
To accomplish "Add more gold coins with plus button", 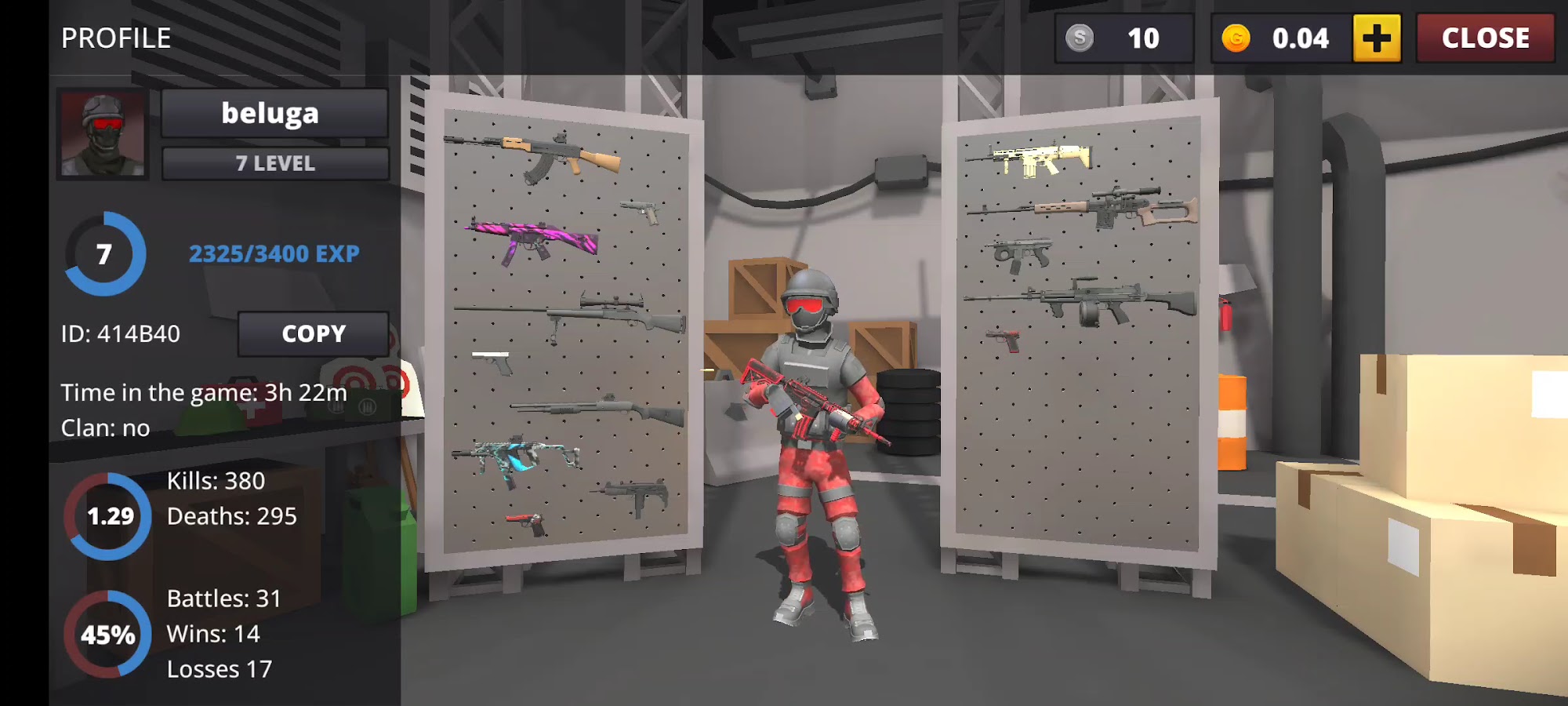I will pyautogui.click(x=1377, y=38).
